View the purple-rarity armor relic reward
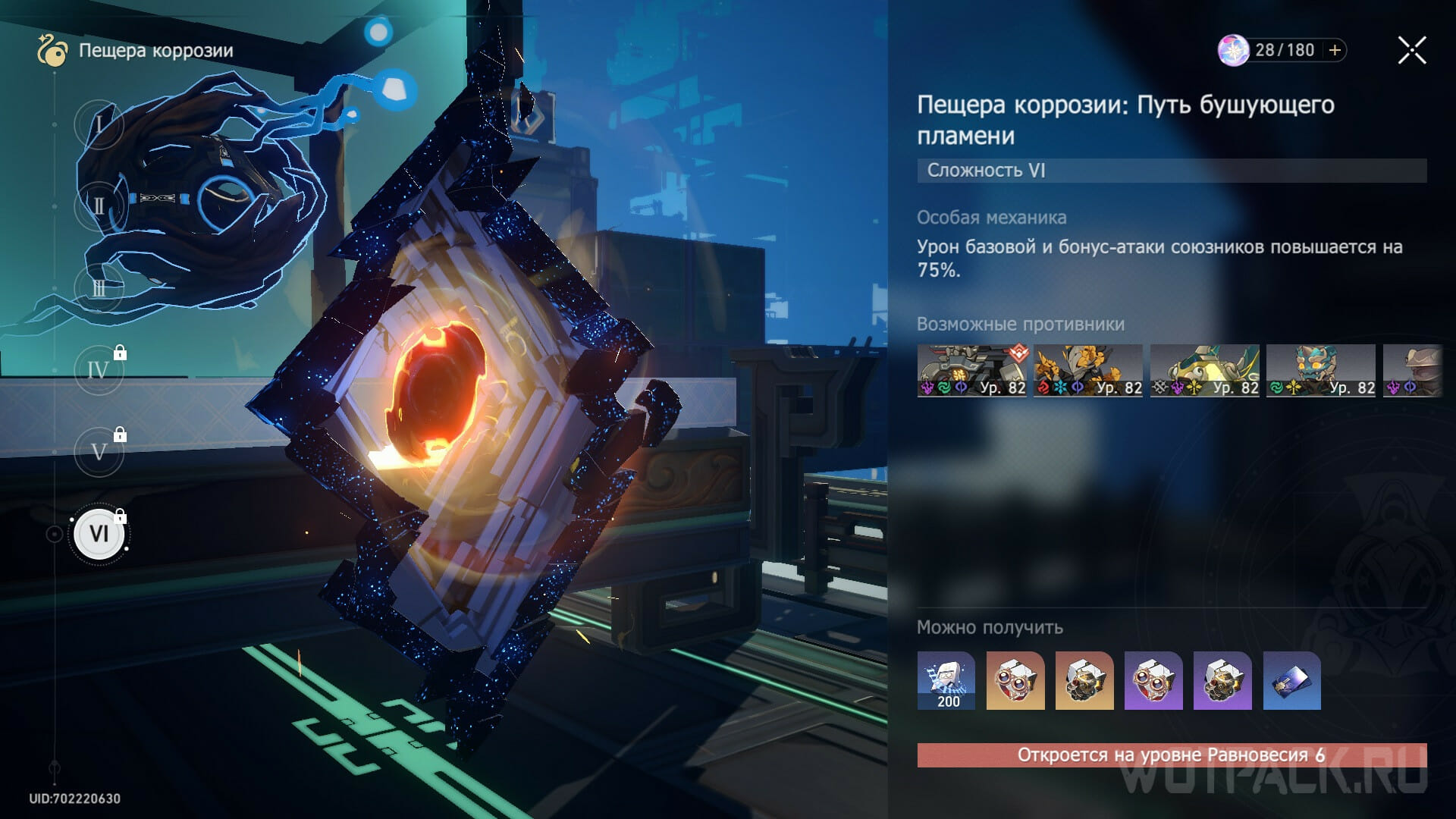Viewport: 1456px width, 819px height. [1222, 680]
